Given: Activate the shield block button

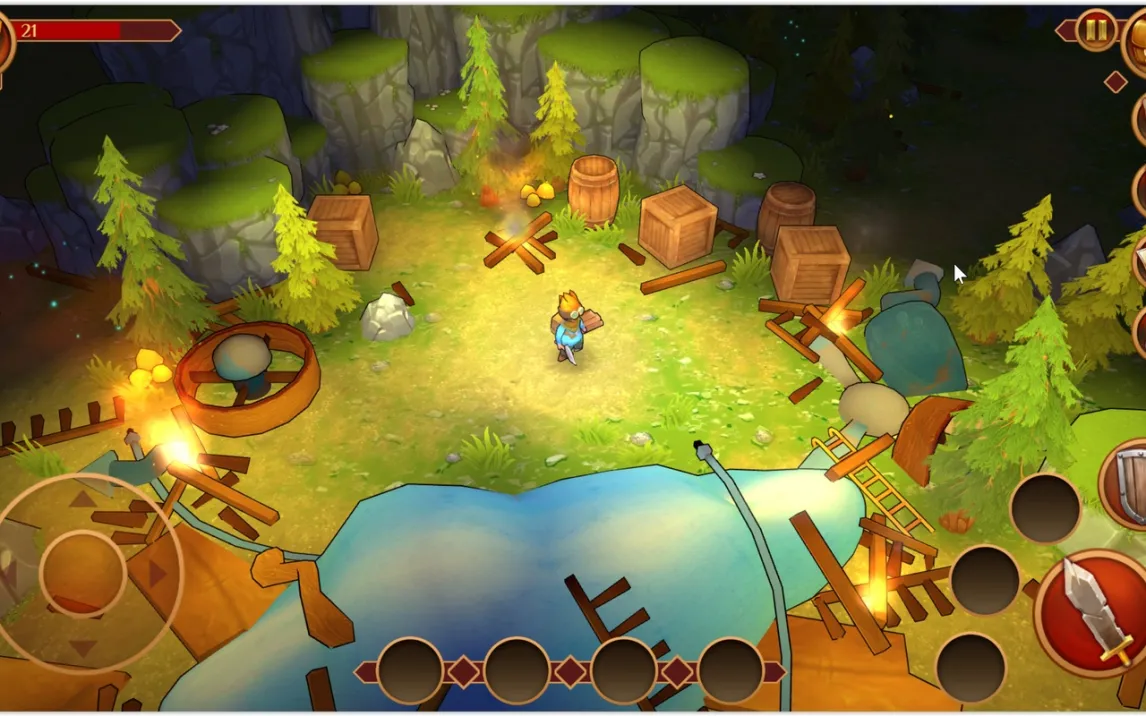Looking at the screenshot, I should pos(1128,482).
